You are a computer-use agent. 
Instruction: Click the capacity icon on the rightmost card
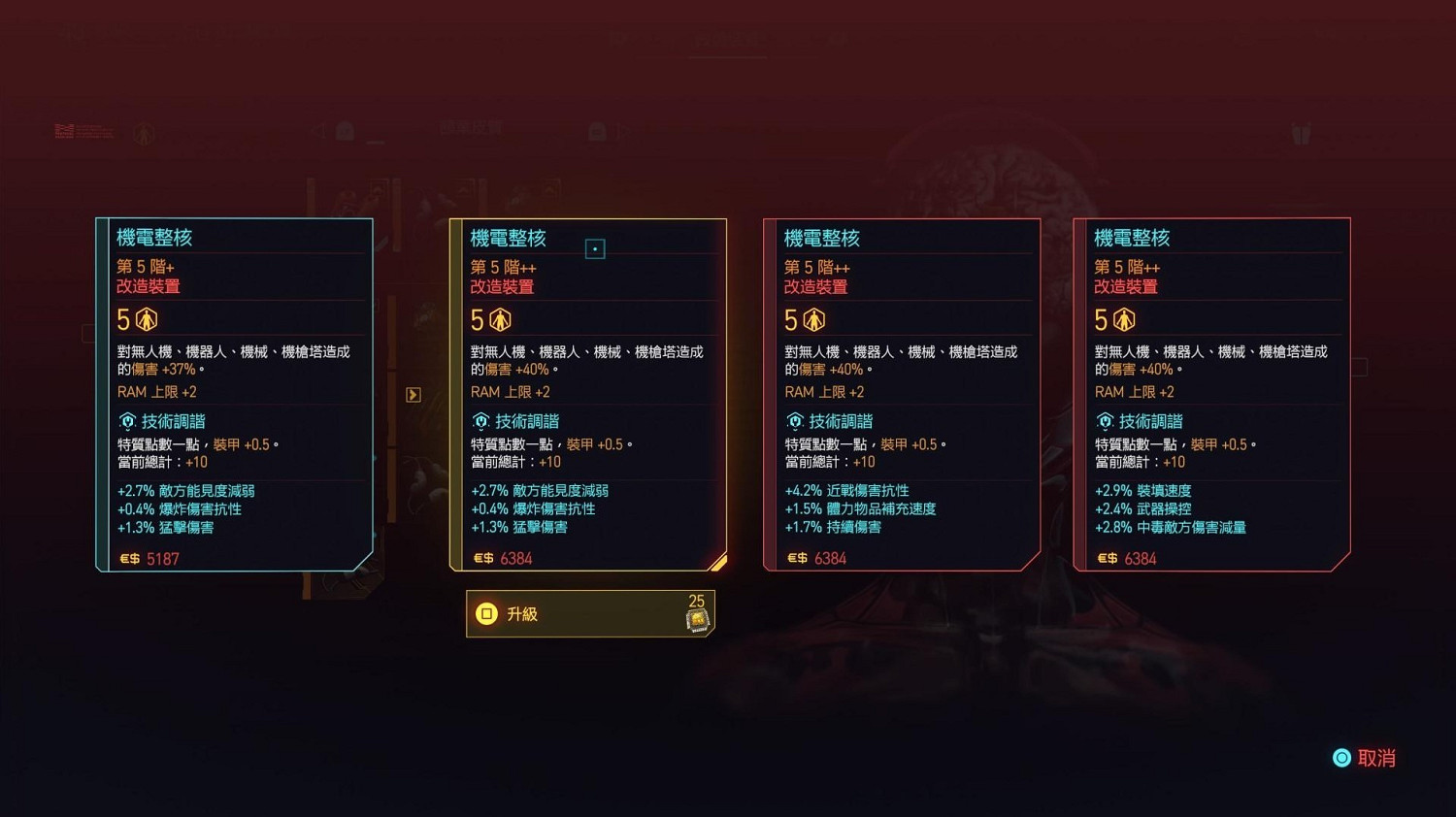[1123, 319]
